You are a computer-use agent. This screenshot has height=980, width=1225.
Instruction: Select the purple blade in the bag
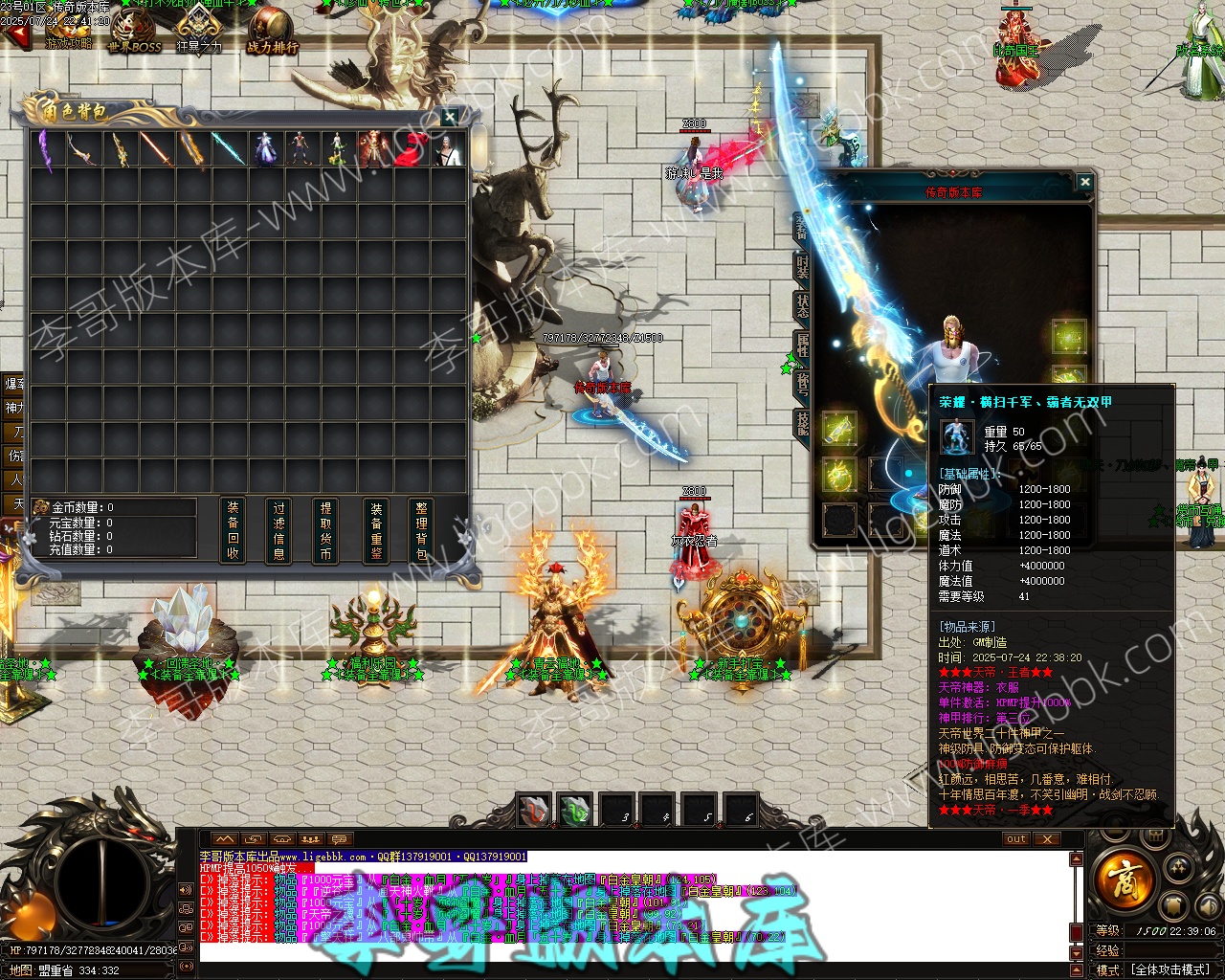coord(45,149)
